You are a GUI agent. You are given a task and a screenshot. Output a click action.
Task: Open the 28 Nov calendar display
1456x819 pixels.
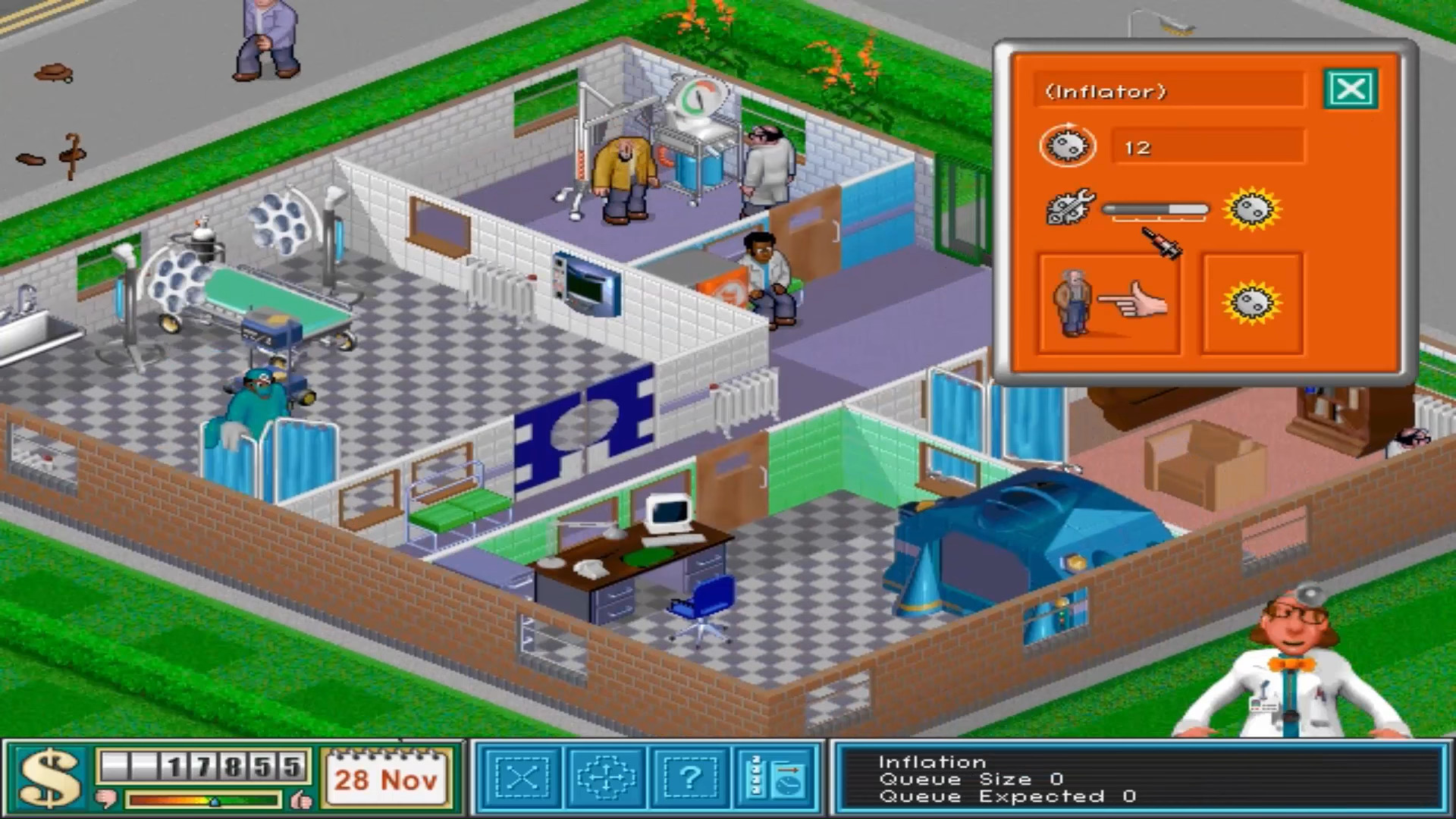pos(385,777)
